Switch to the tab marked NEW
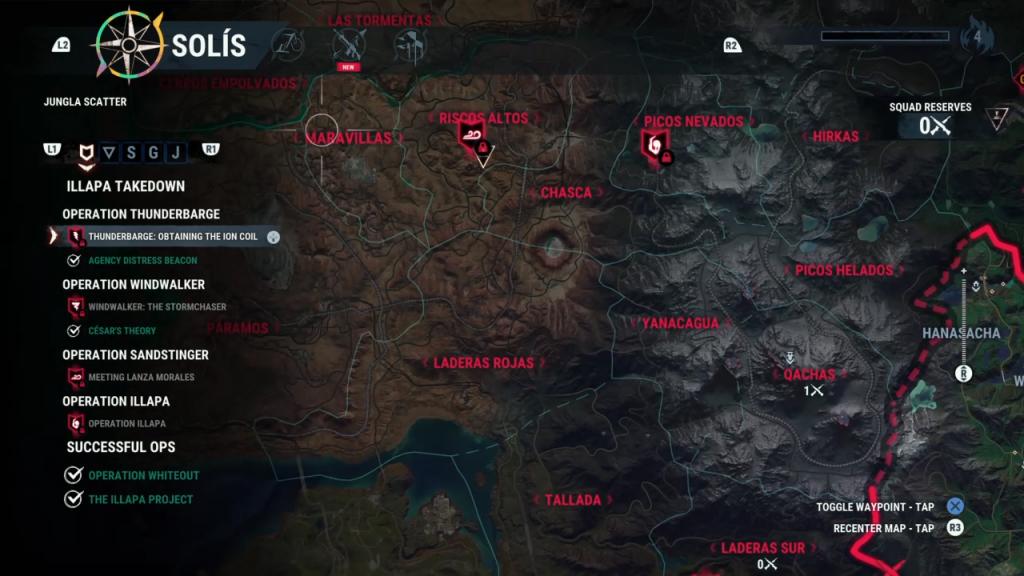The image size is (1024, 576). point(349,45)
